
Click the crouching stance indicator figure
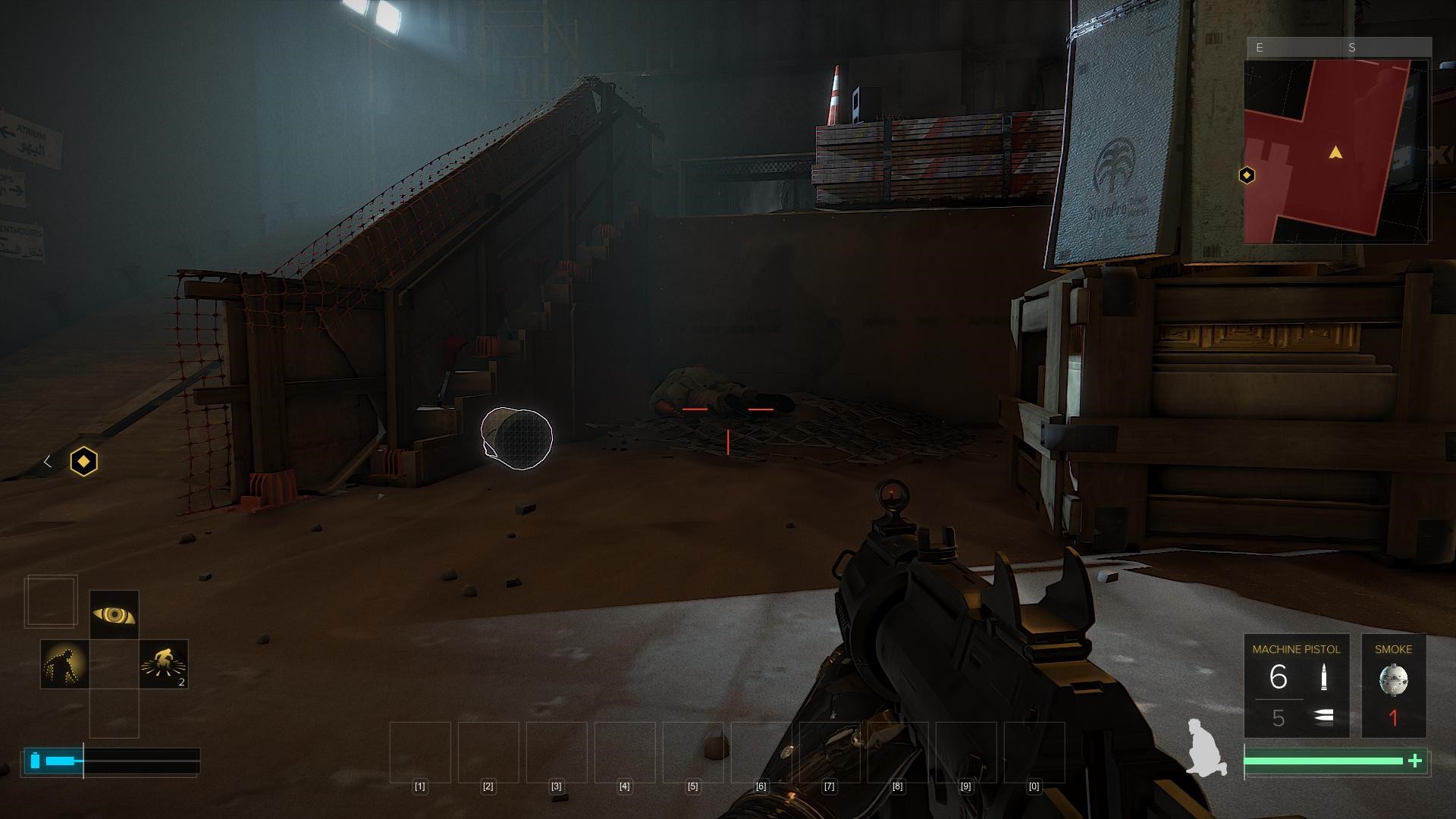tap(1206, 747)
